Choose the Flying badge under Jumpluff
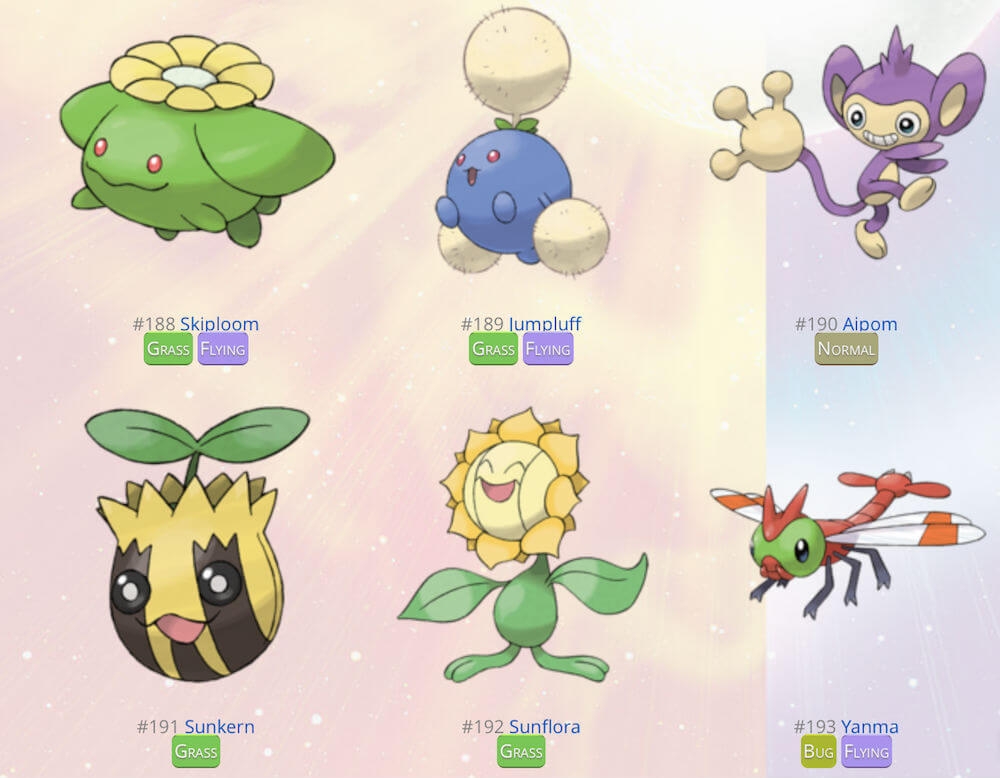This screenshot has height=778, width=1000. click(x=548, y=349)
